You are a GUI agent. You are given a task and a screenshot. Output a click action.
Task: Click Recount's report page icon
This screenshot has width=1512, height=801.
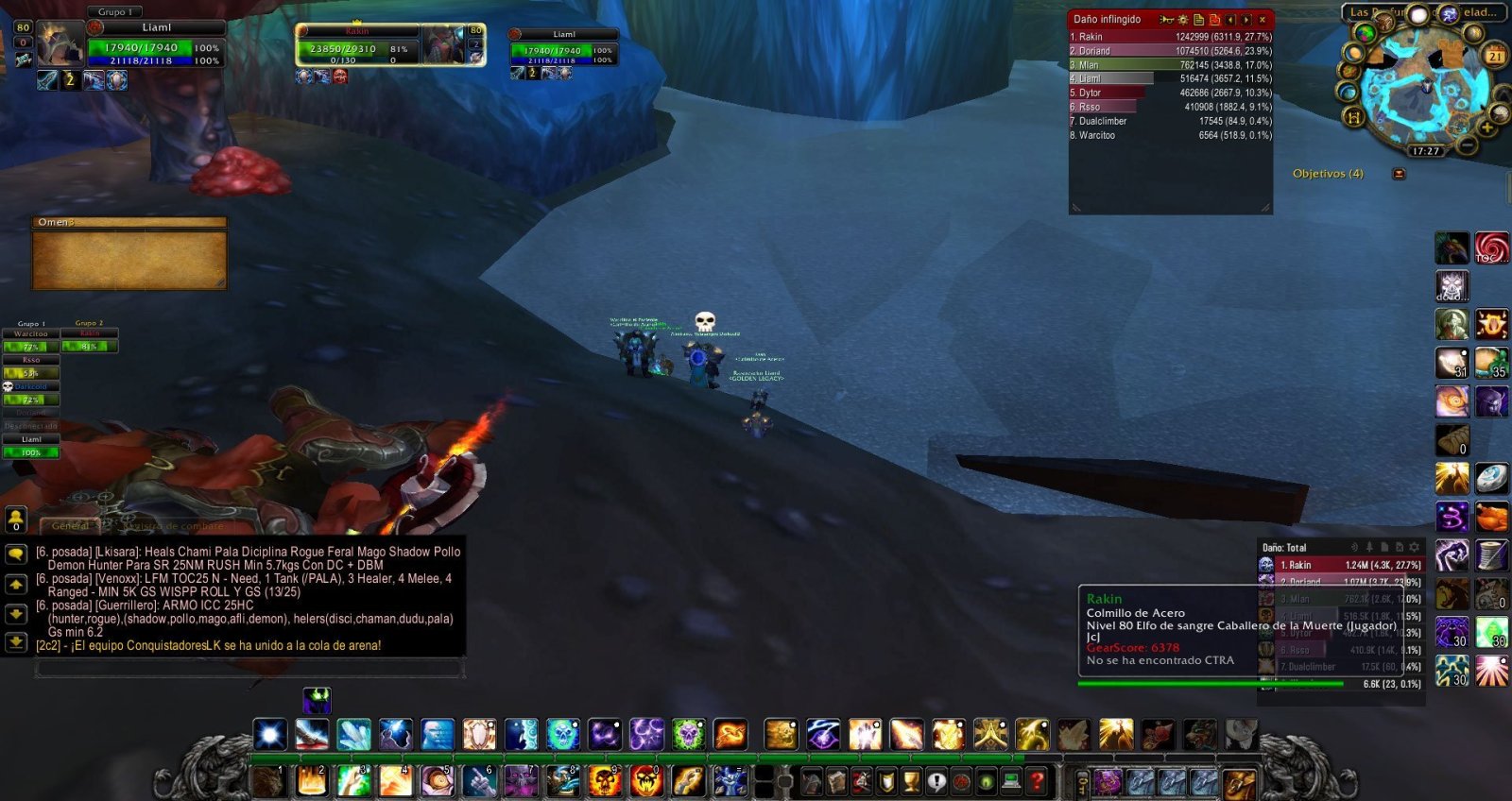click(1198, 20)
